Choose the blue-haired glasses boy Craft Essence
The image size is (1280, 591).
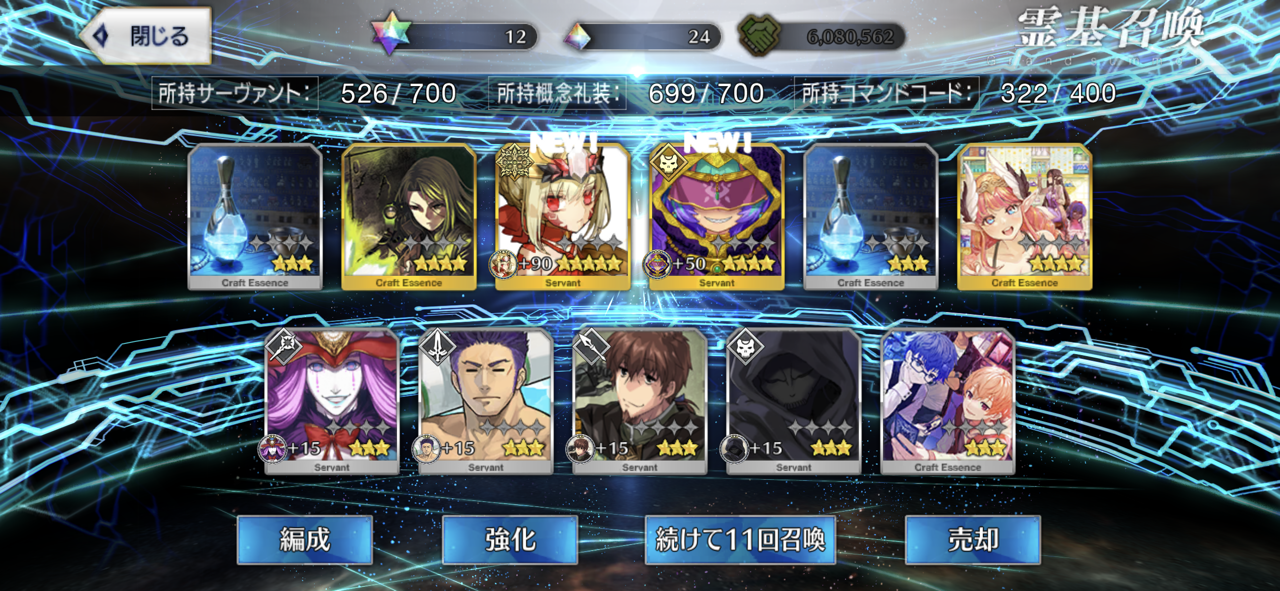[948, 400]
